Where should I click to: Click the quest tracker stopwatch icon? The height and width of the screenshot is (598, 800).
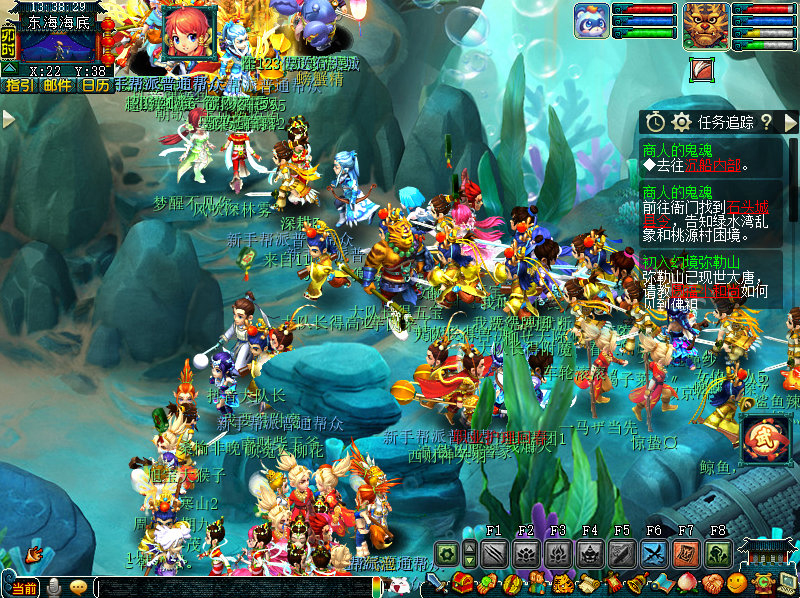(656, 122)
